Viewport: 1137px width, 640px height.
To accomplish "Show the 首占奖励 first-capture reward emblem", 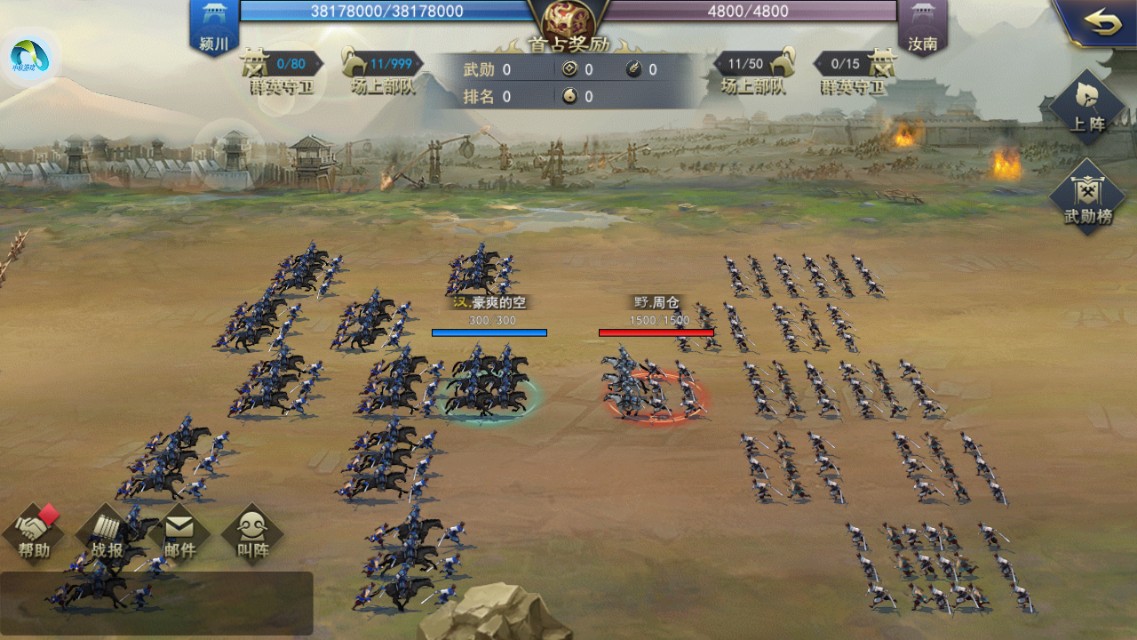I will [569, 24].
